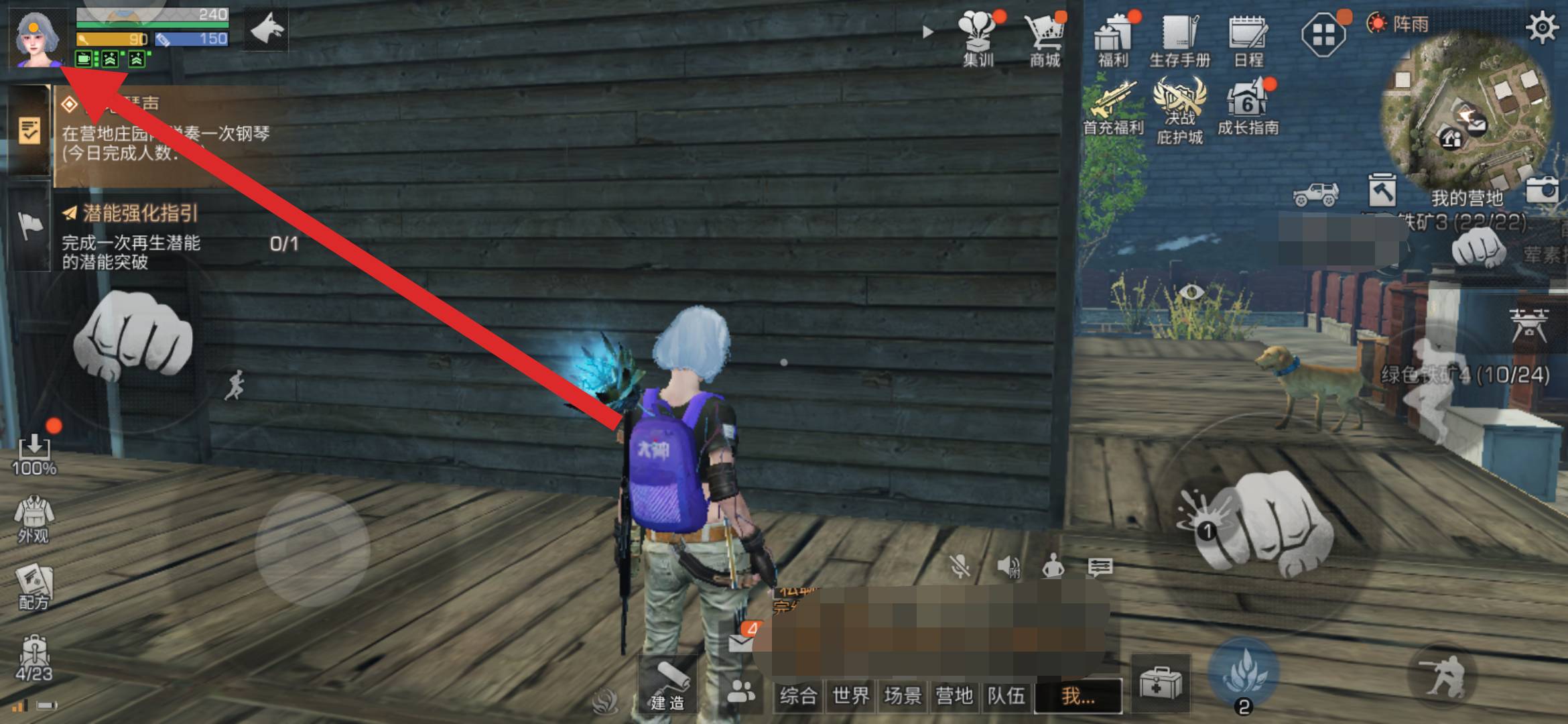This screenshot has height=724, width=1568.
Task: Open the 建造 build mode
Action: (x=668, y=685)
